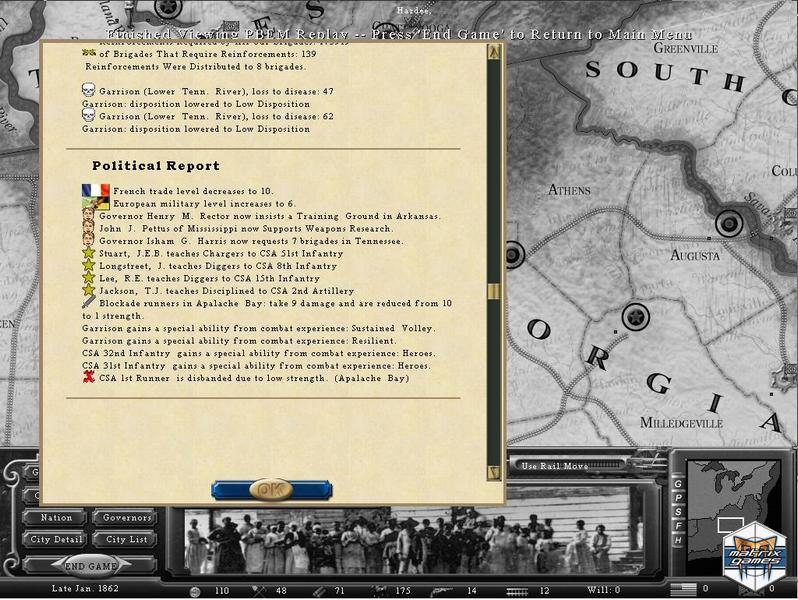Toggle the Use Rail Move option
Viewport: 798px width, 600px height.
[557, 467]
